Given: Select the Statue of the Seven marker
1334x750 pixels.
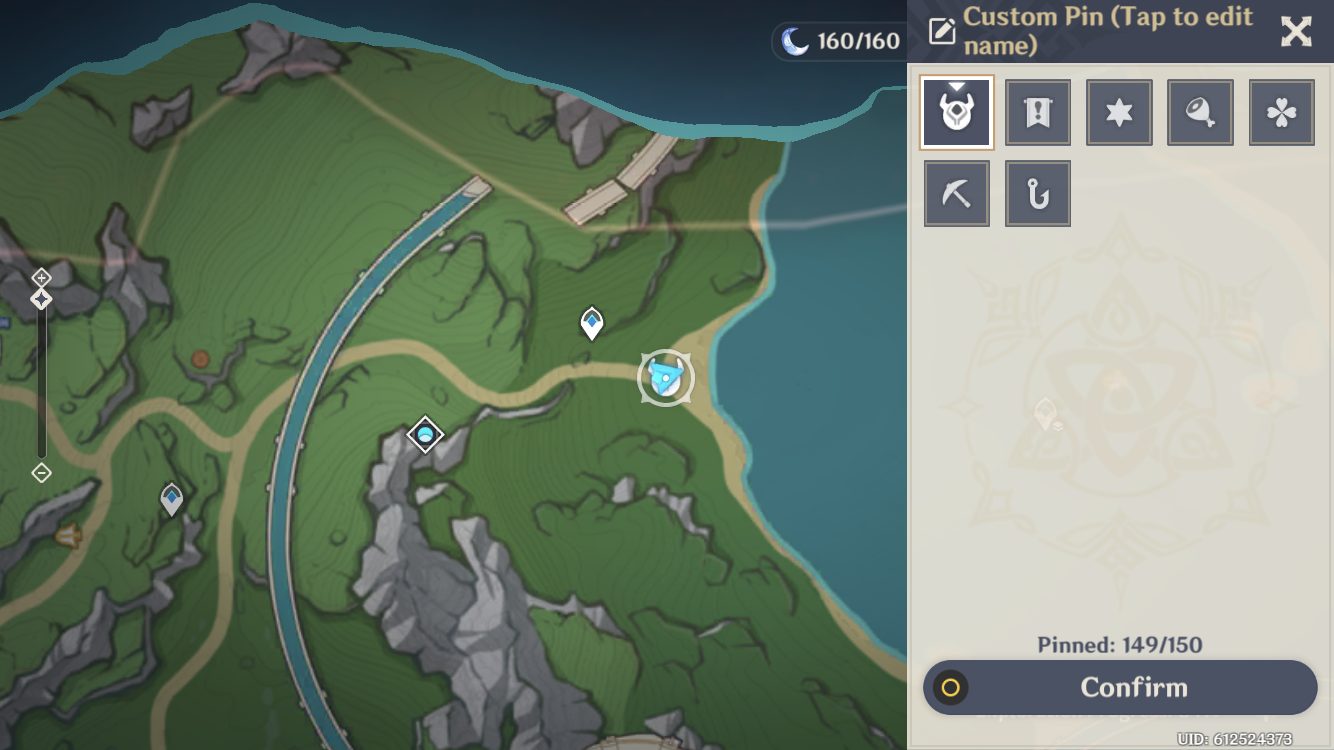Looking at the screenshot, I should tap(425, 435).
